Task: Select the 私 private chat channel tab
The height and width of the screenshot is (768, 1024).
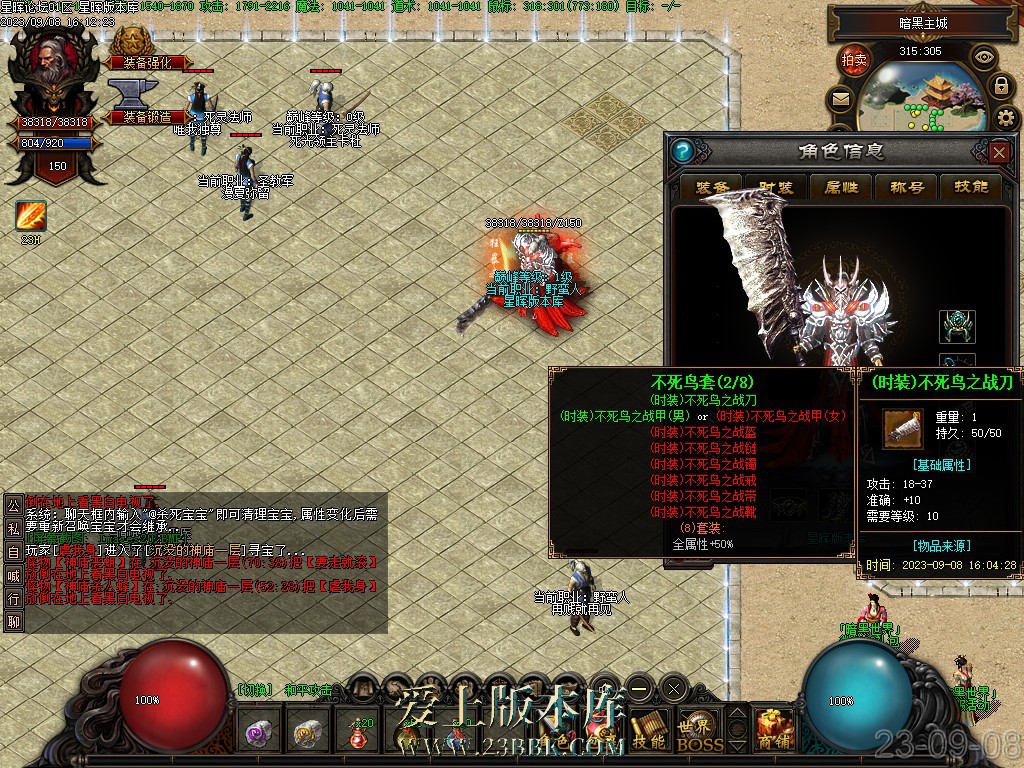Action: click(x=13, y=527)
